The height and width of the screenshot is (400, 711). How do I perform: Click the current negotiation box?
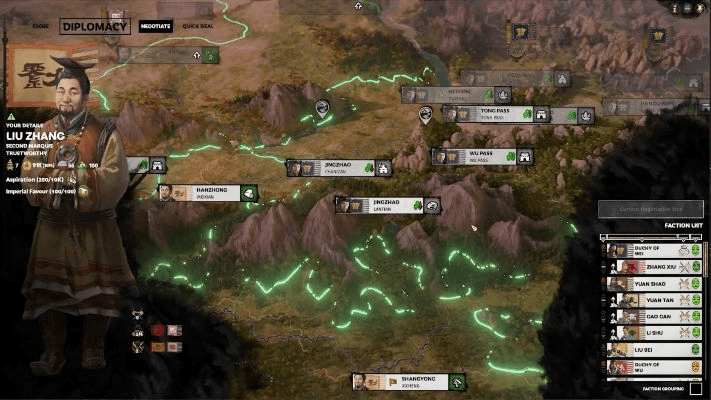(x=650, y=208)
